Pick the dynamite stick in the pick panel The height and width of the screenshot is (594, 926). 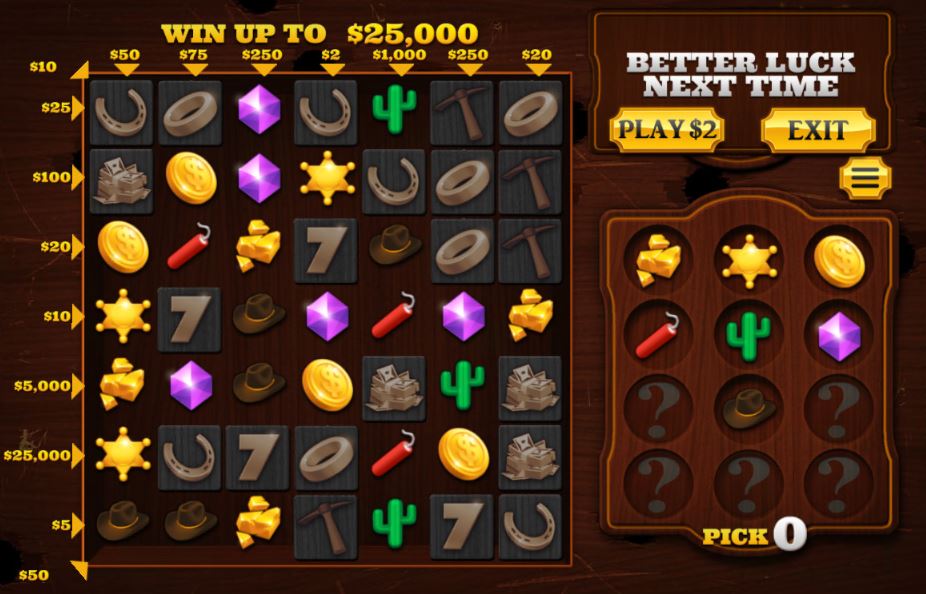tap(659, 335)
